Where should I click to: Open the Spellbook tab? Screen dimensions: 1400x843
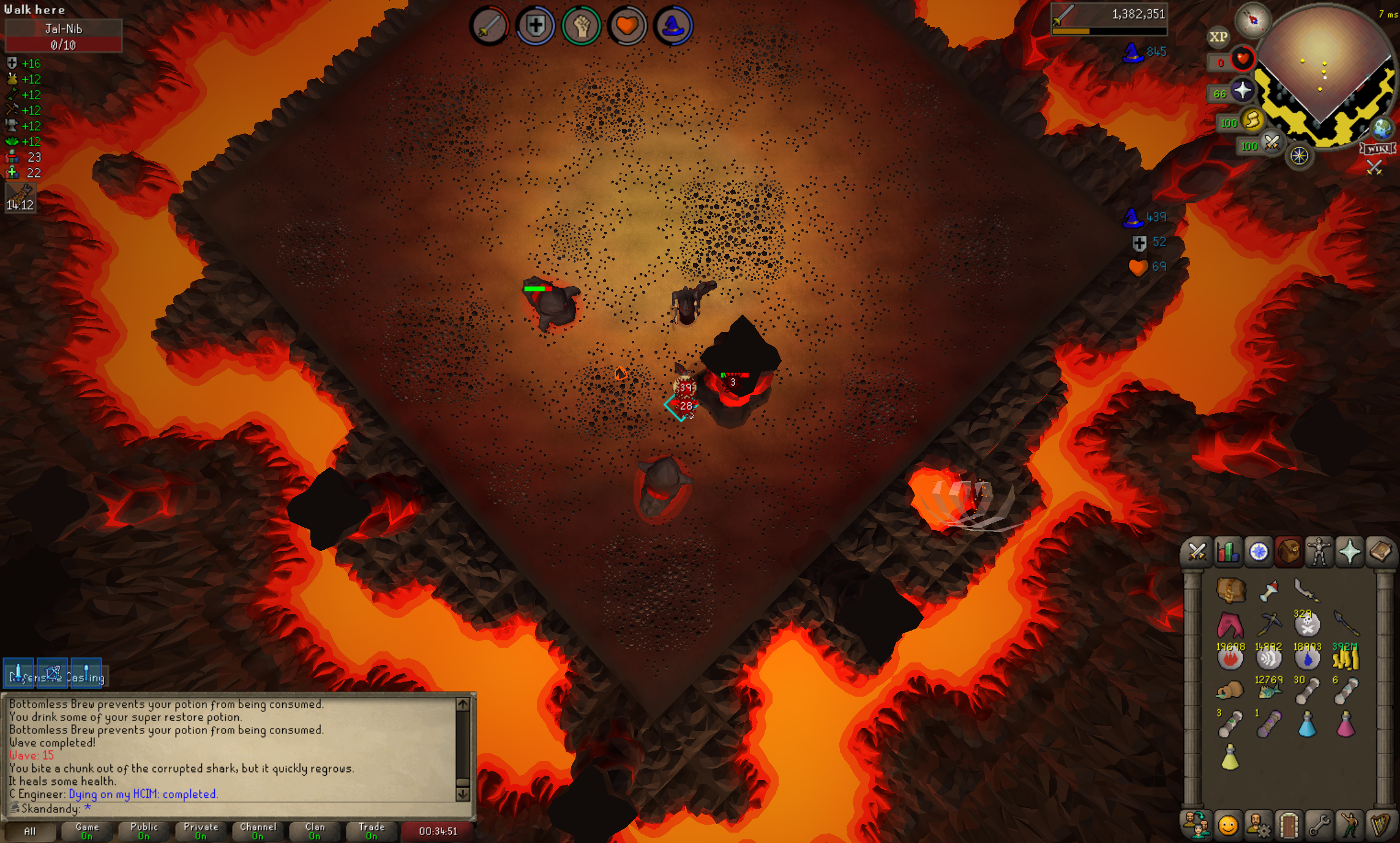coord(1380,552)
